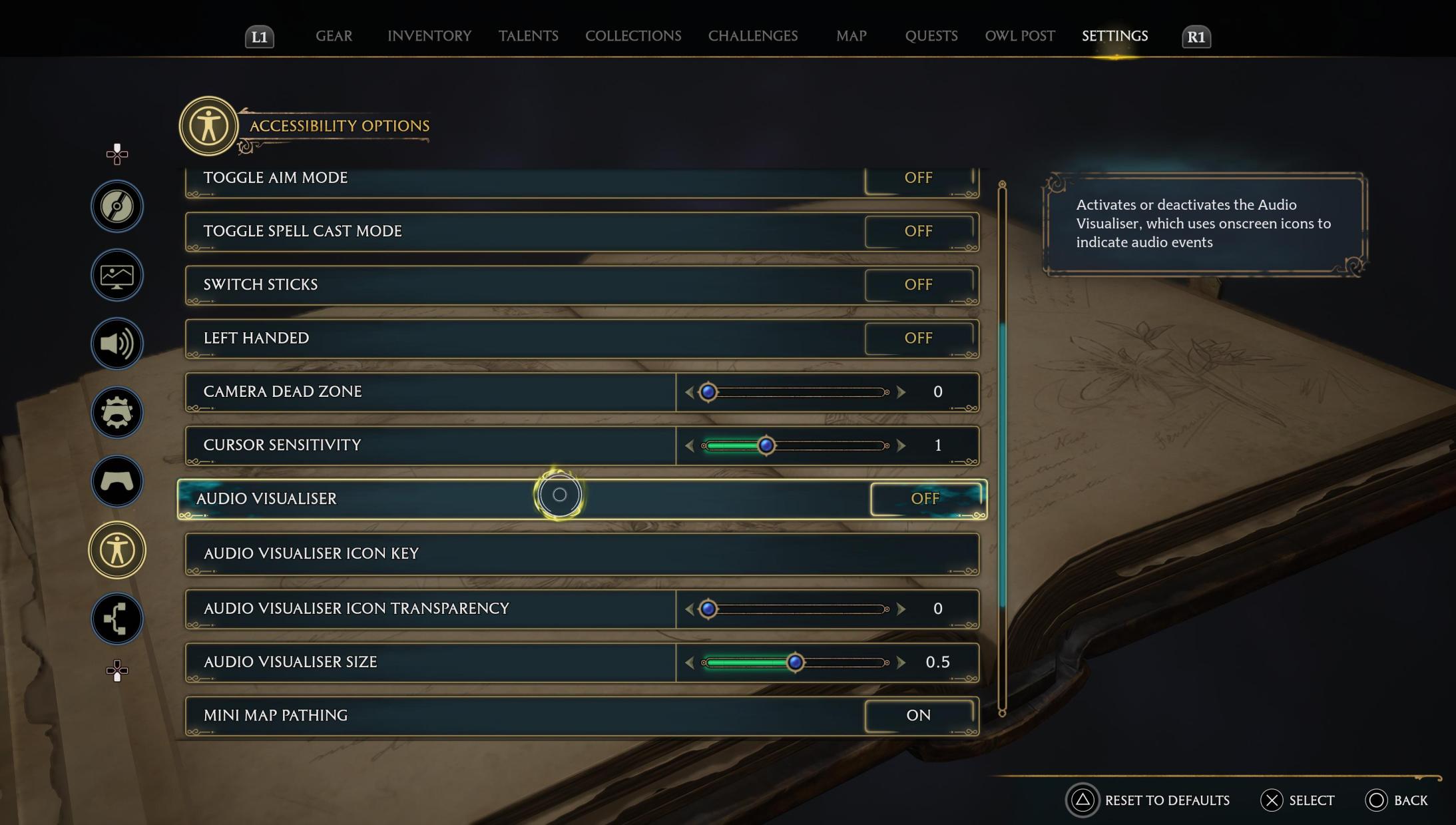Decrease Cursor Sensitivity with left arrow
The width and height of the screenshot is (1456, 825).
click(690, 445)
